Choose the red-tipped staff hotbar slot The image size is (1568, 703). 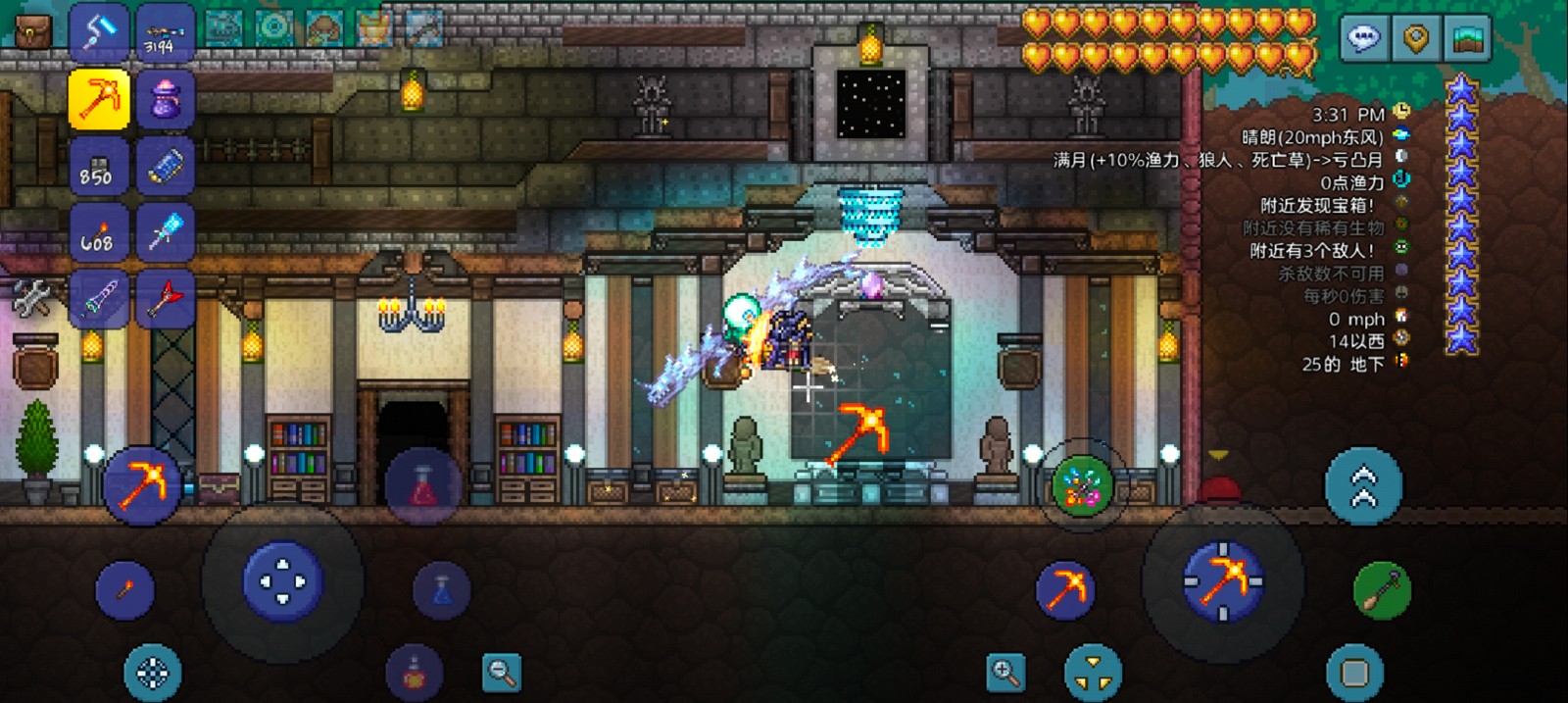pos(164,297)
